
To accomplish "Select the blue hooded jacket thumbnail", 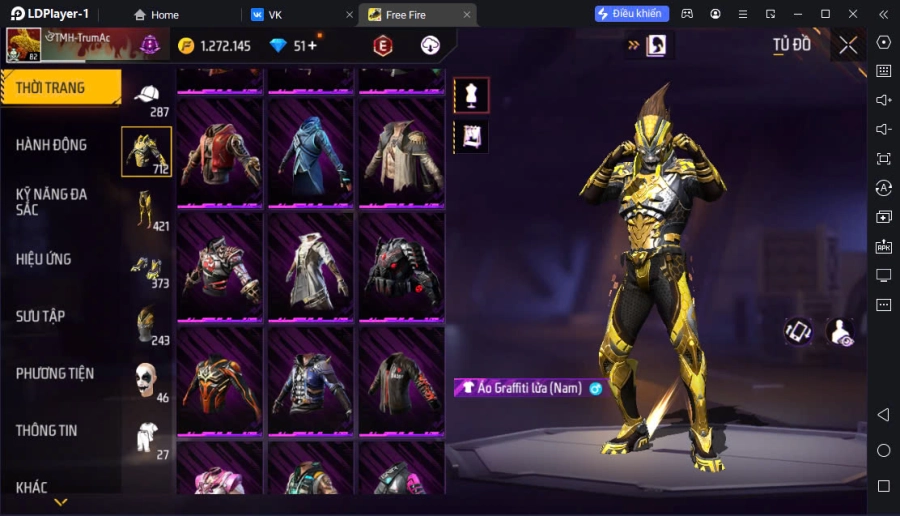I will (310, 153).
